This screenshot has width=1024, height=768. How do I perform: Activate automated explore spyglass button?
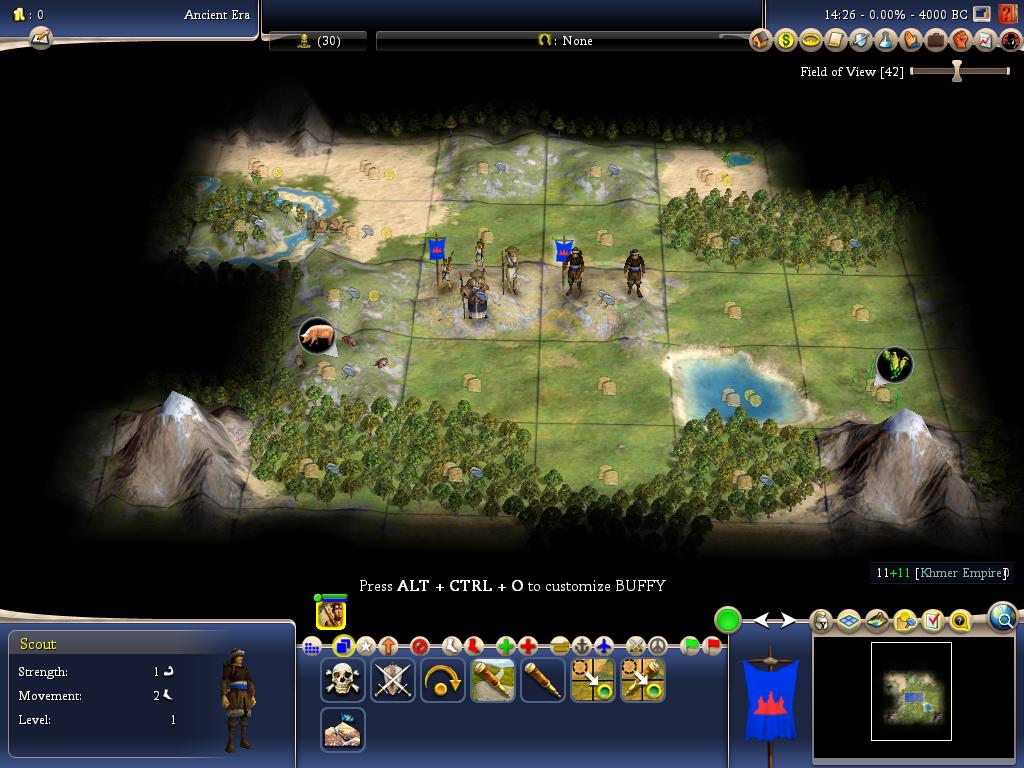(492, 680)
